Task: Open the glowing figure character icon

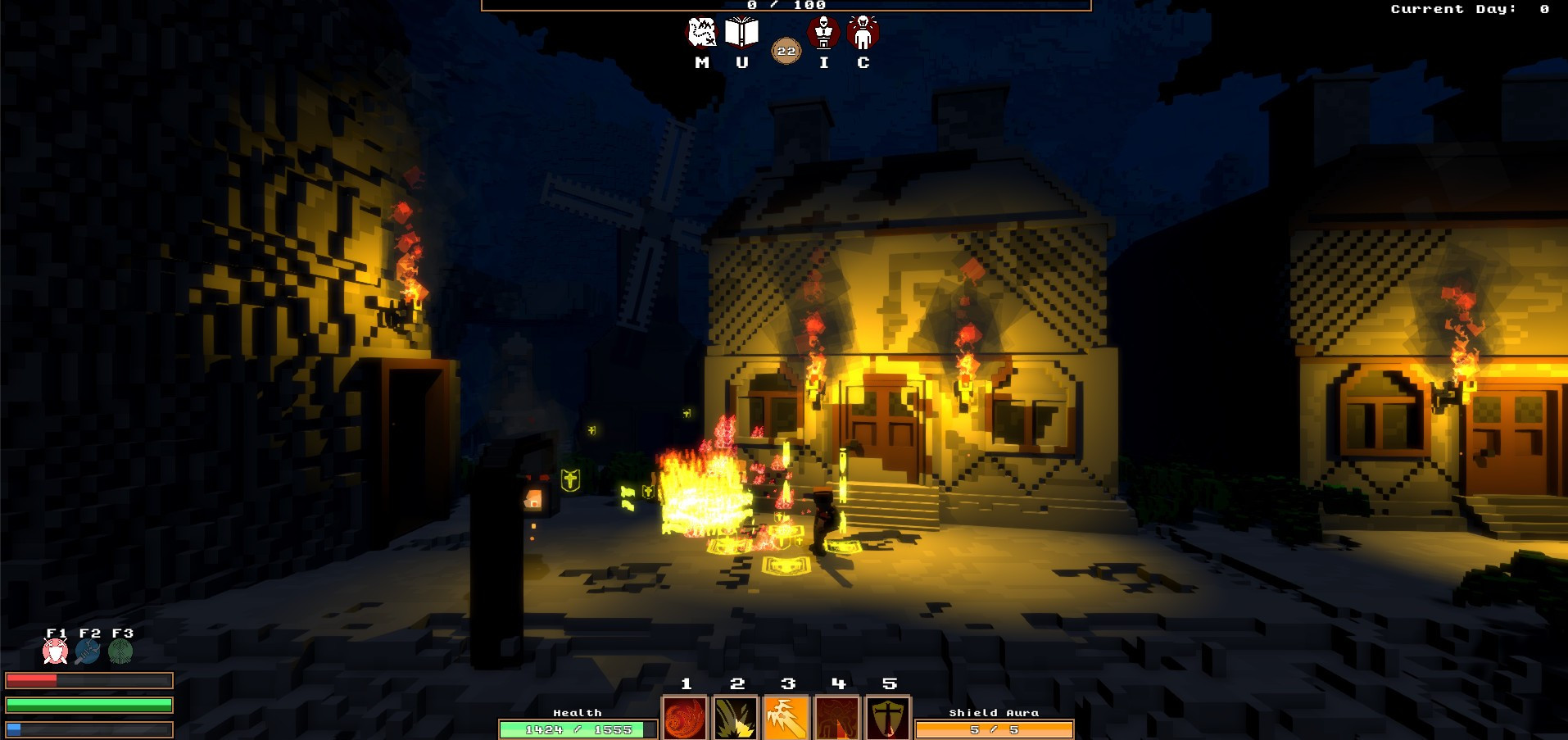Action: pos(863,33)
